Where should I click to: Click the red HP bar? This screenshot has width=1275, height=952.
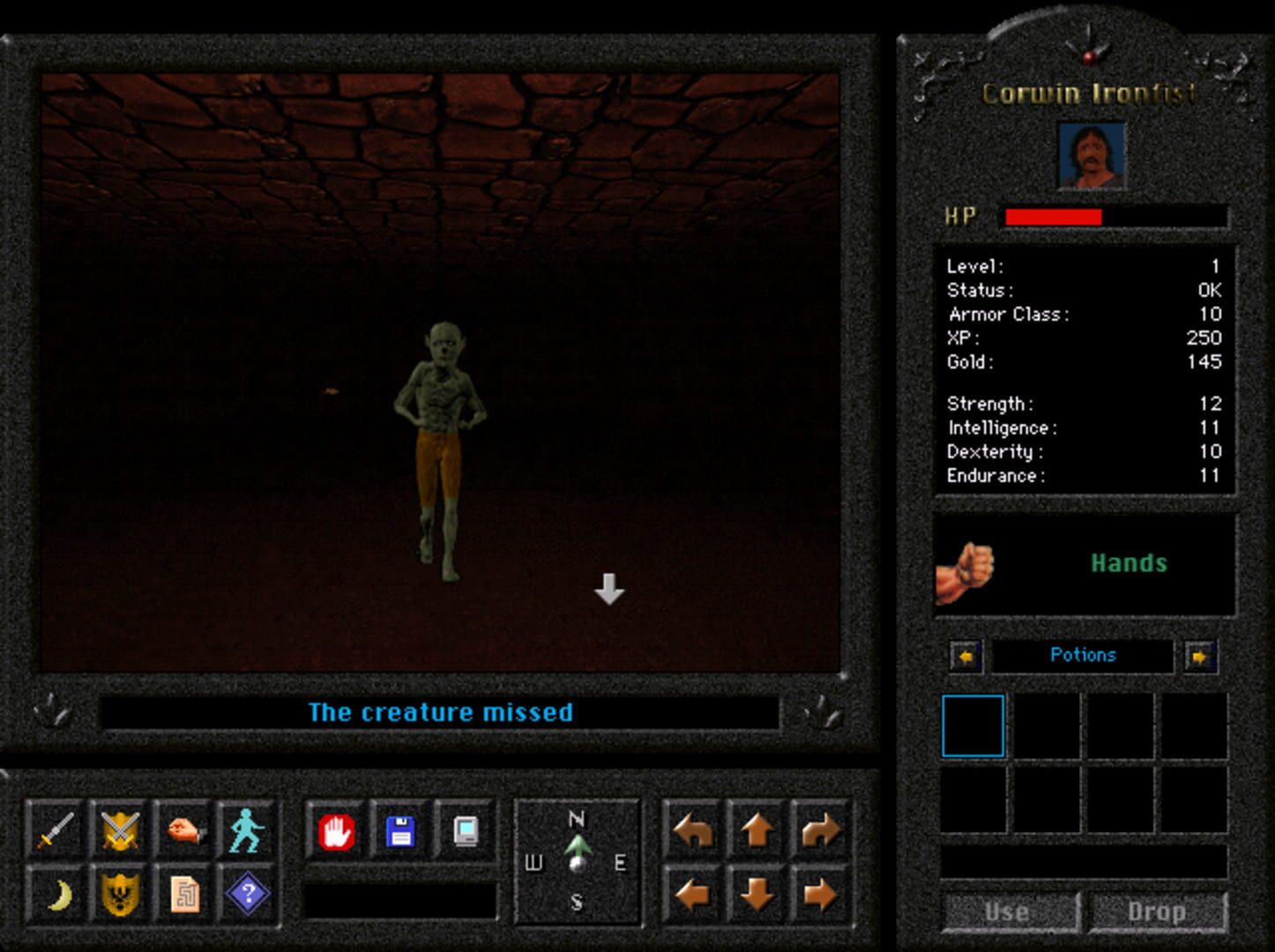(x=1054, y=215)
